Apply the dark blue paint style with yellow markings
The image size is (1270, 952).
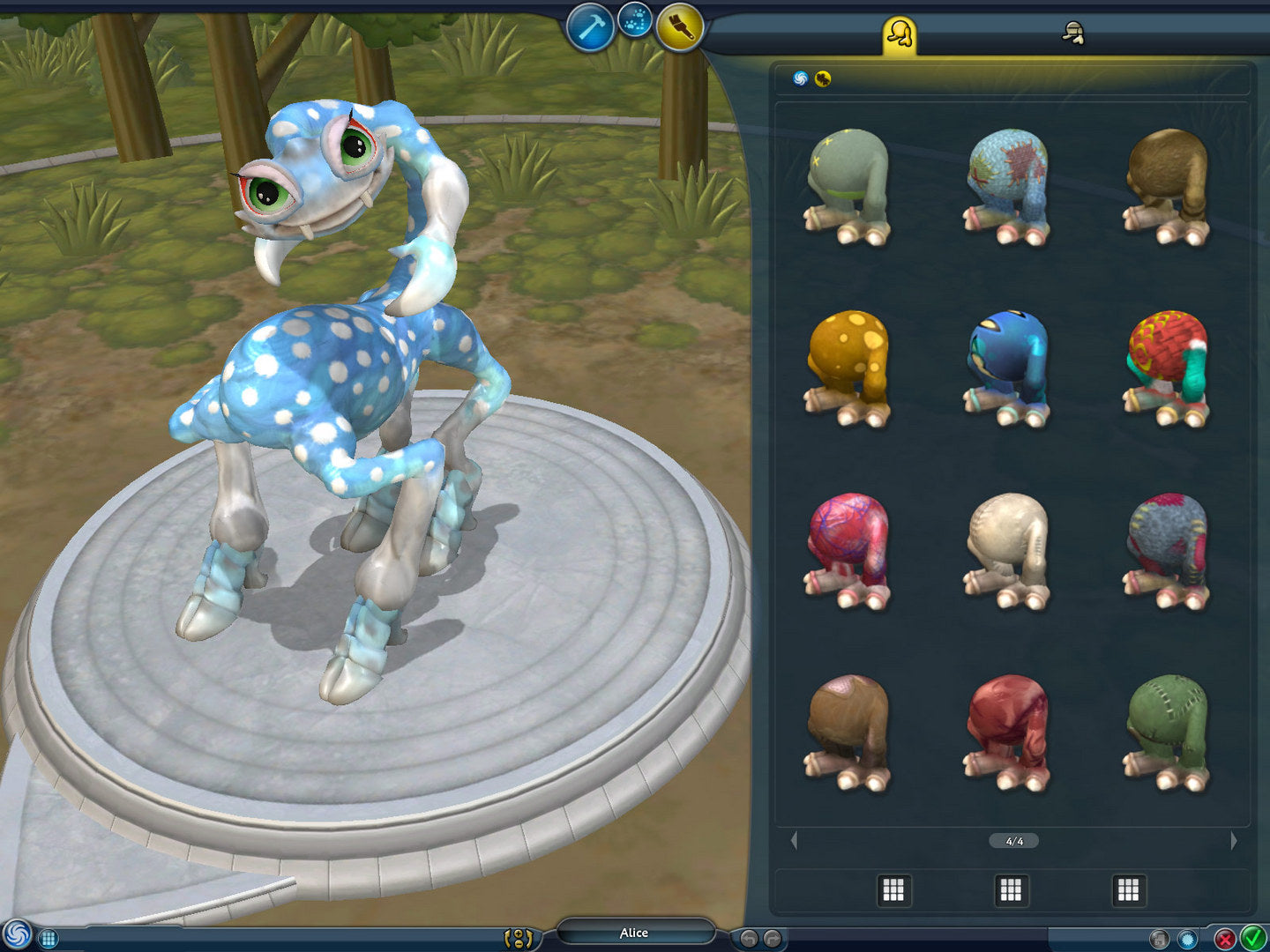[x=1007, y=368]
